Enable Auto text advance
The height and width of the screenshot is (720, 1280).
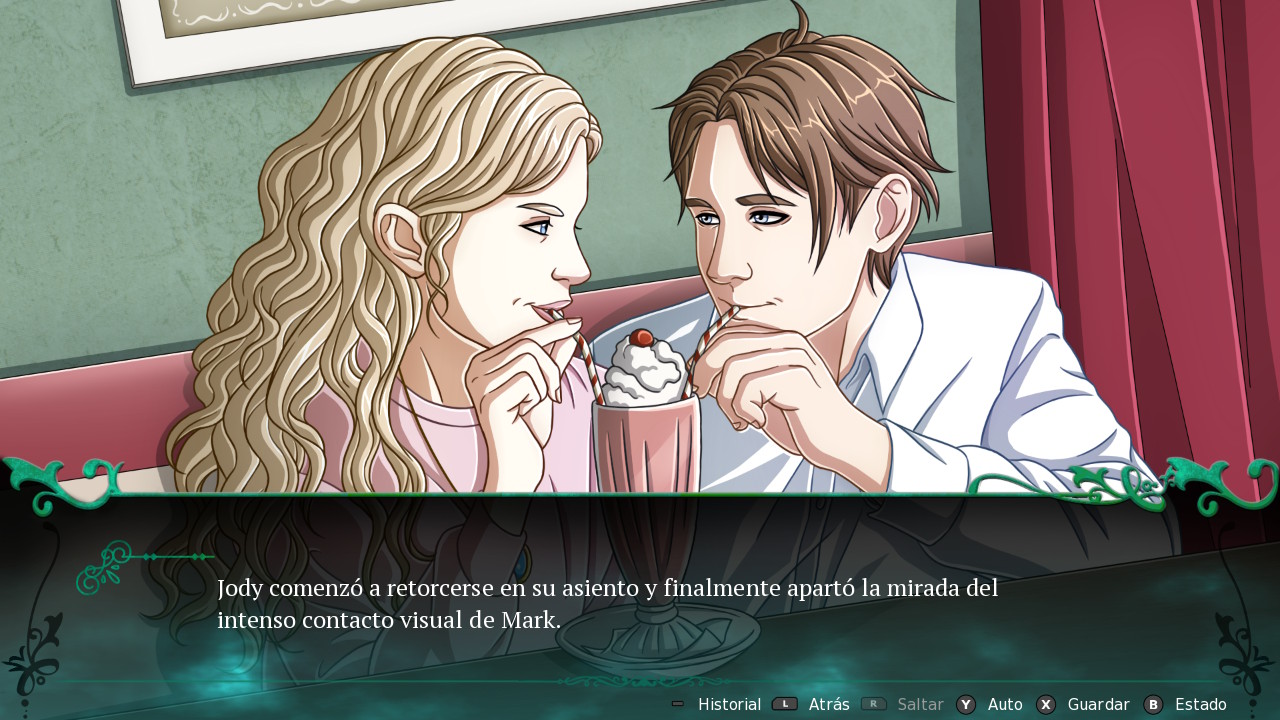1004,704
